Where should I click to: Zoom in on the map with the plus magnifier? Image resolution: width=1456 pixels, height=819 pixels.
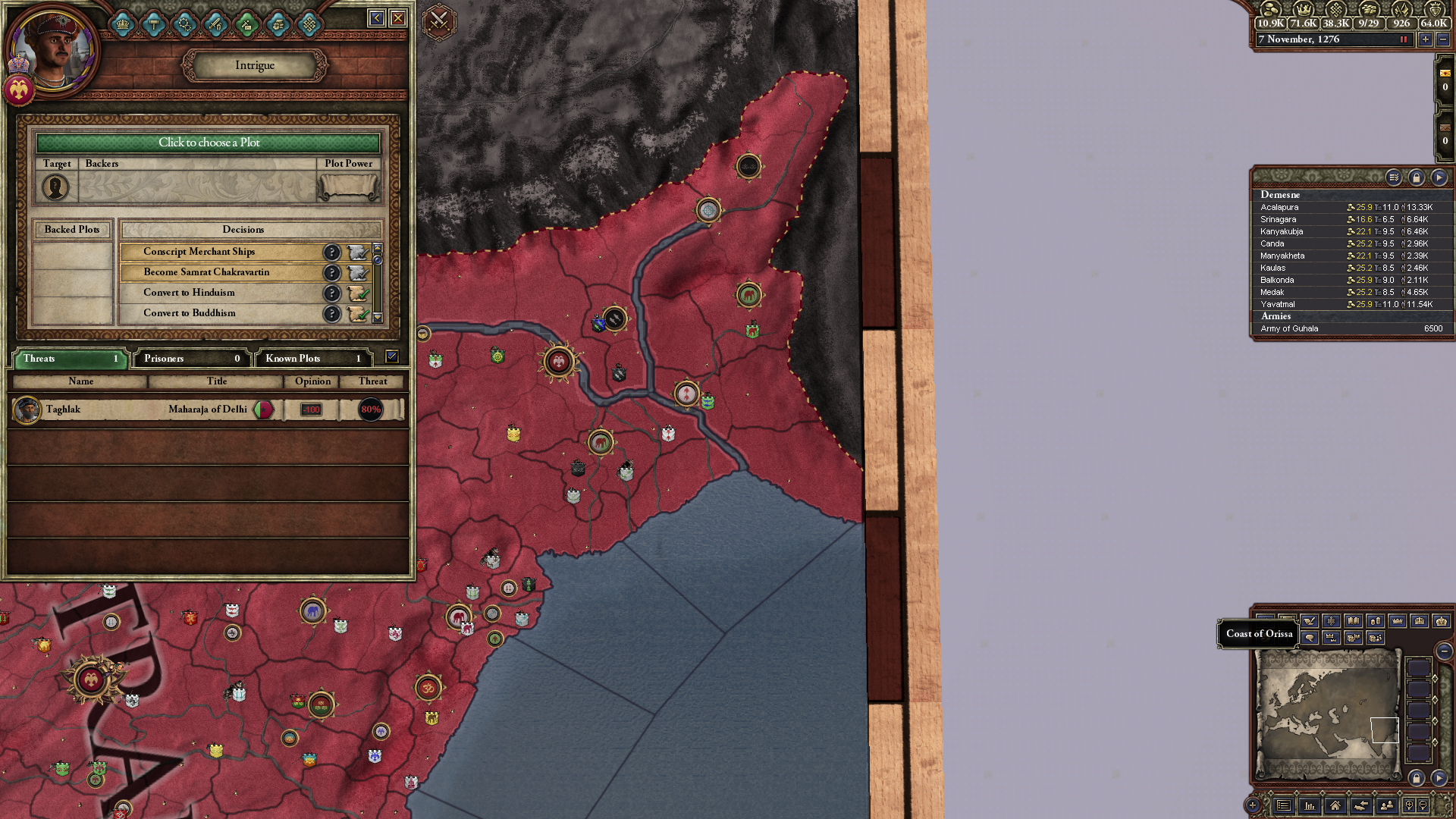1410,806
